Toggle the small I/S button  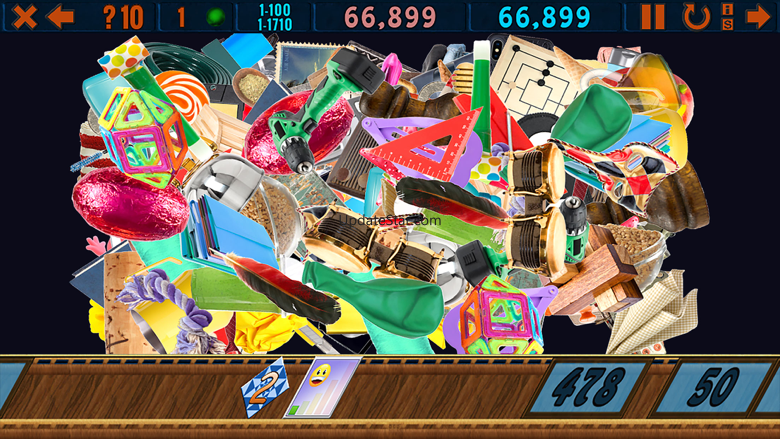pyautogui.click(x=727, y=16)
